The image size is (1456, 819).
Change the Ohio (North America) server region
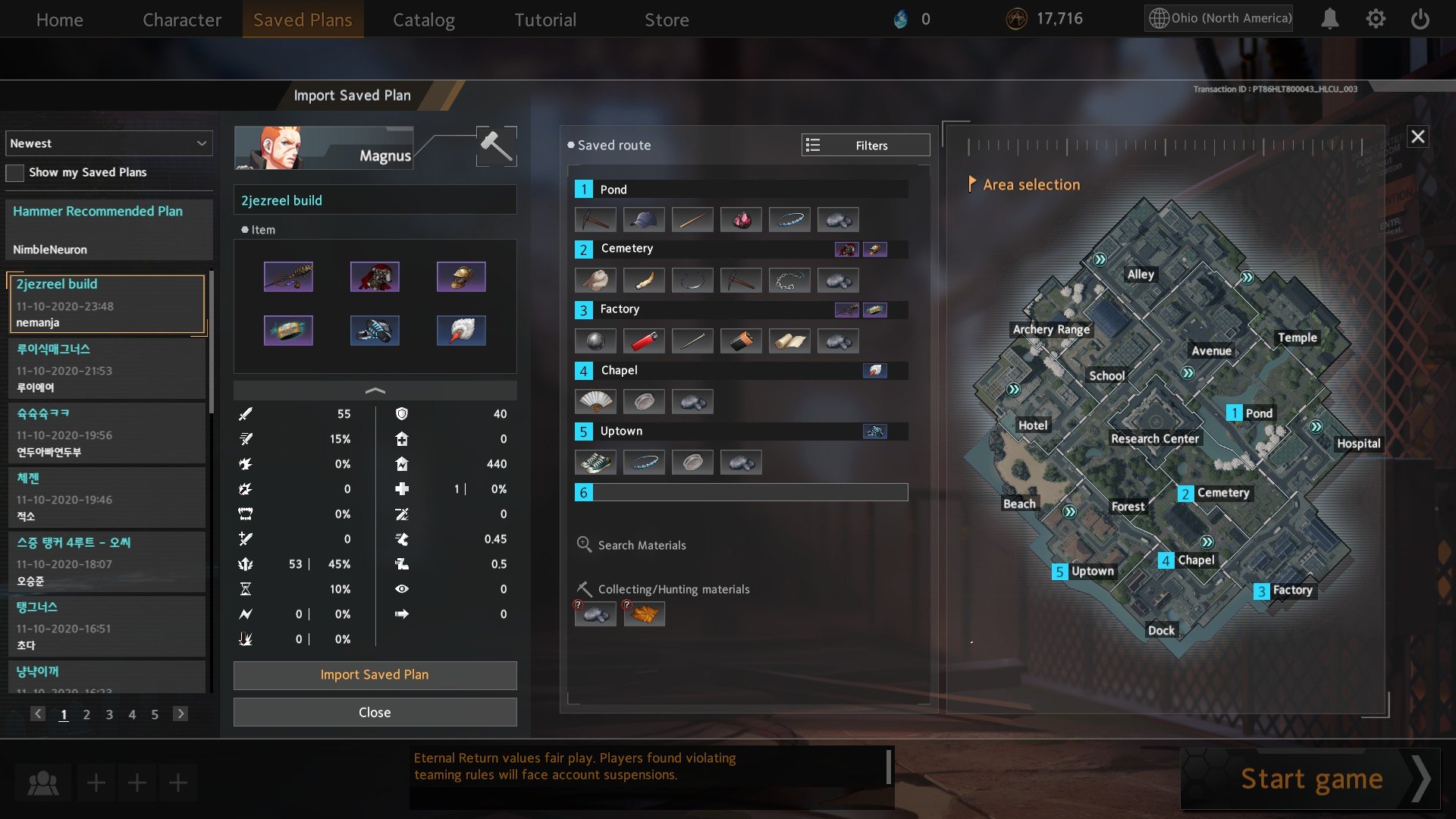1219,18
